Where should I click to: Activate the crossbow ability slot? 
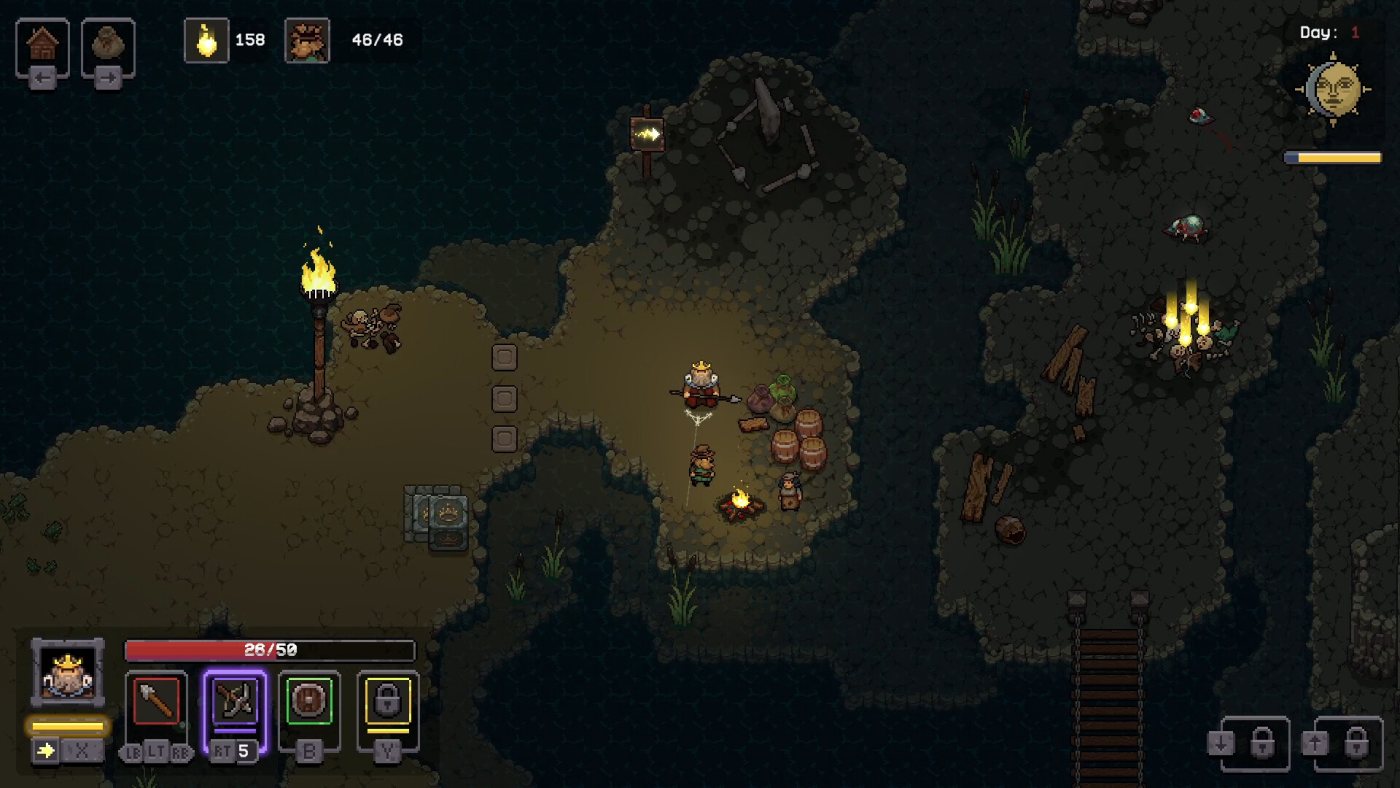tap(235, 701)
